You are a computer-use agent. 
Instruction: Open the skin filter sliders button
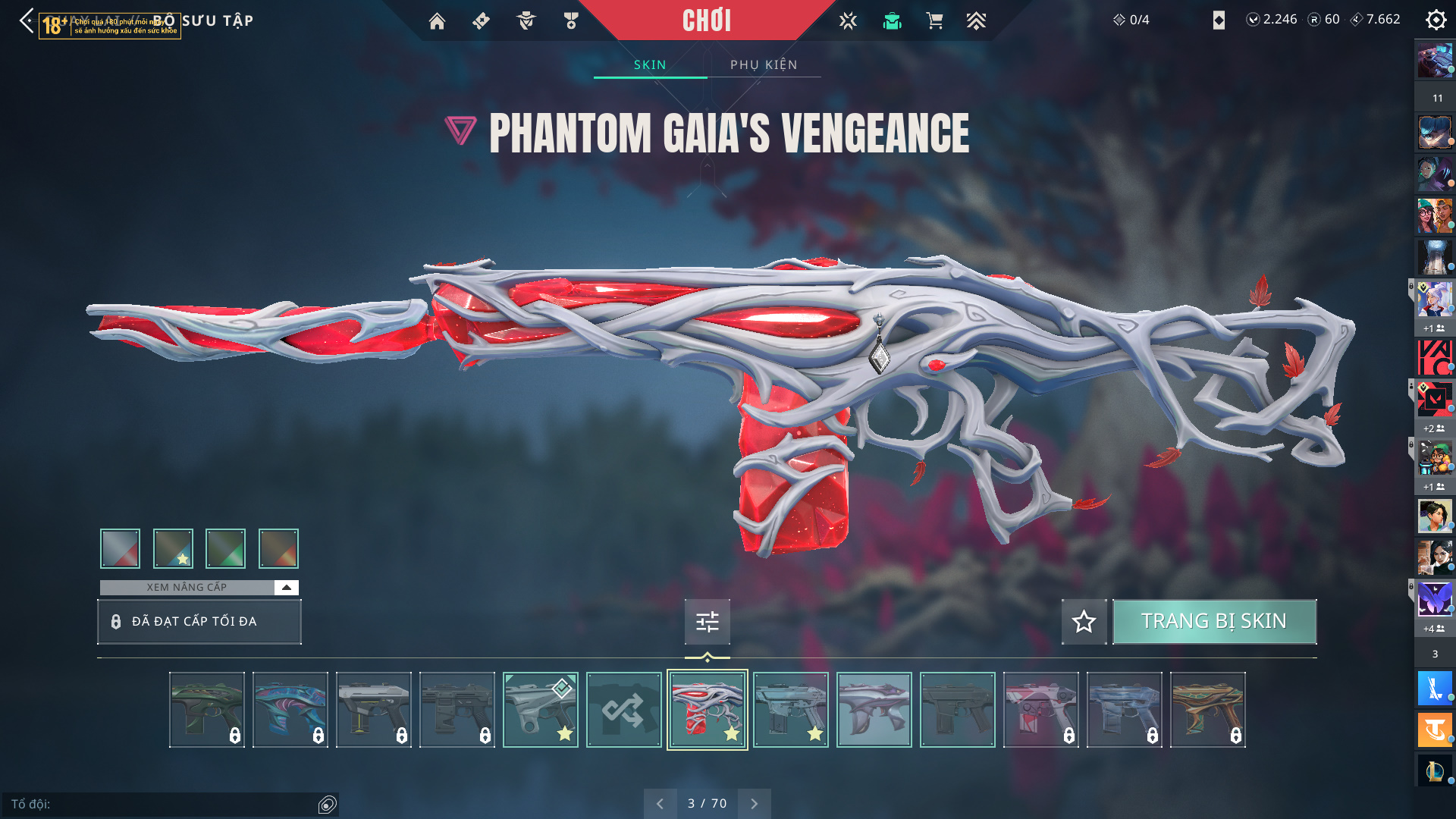[x=707, y=622]
